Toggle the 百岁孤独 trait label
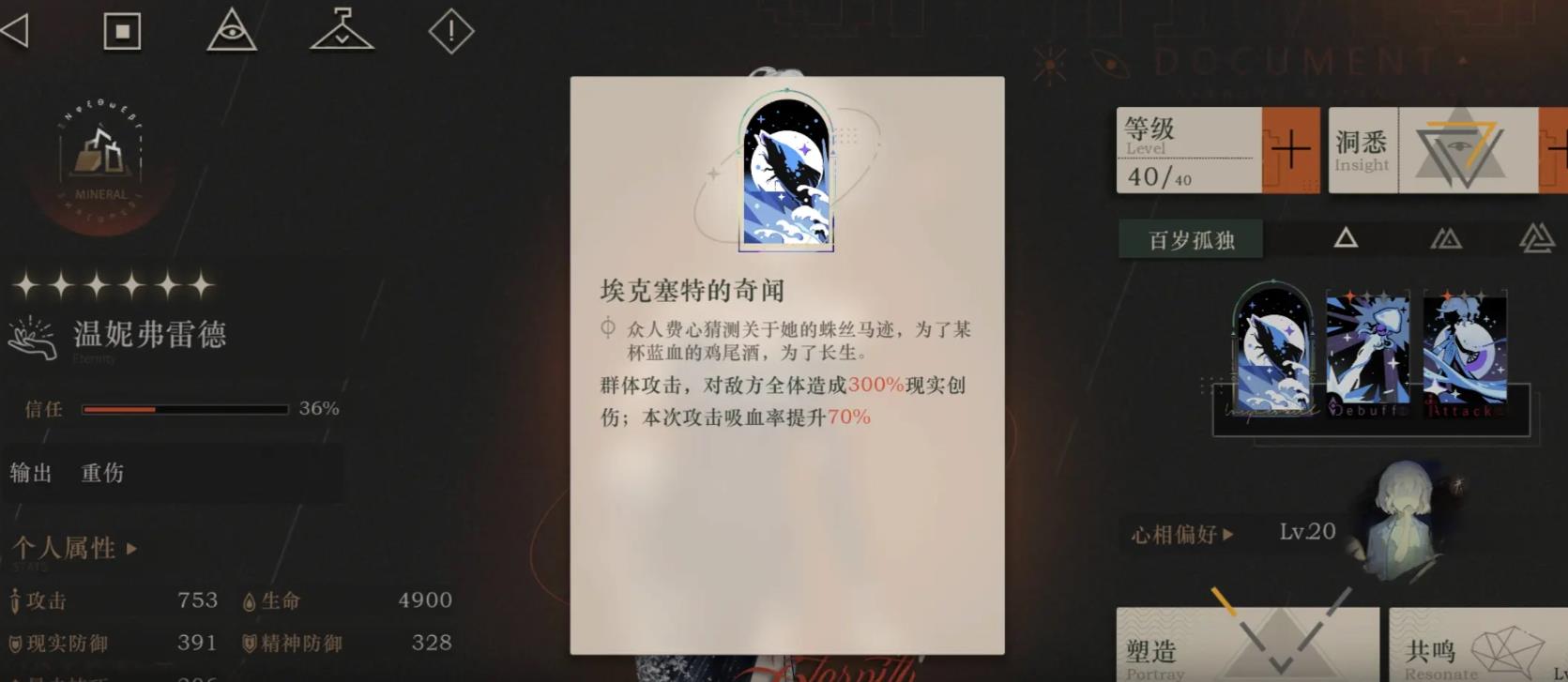Viewport: 1568px width, 682px height. coord(1190,239)
